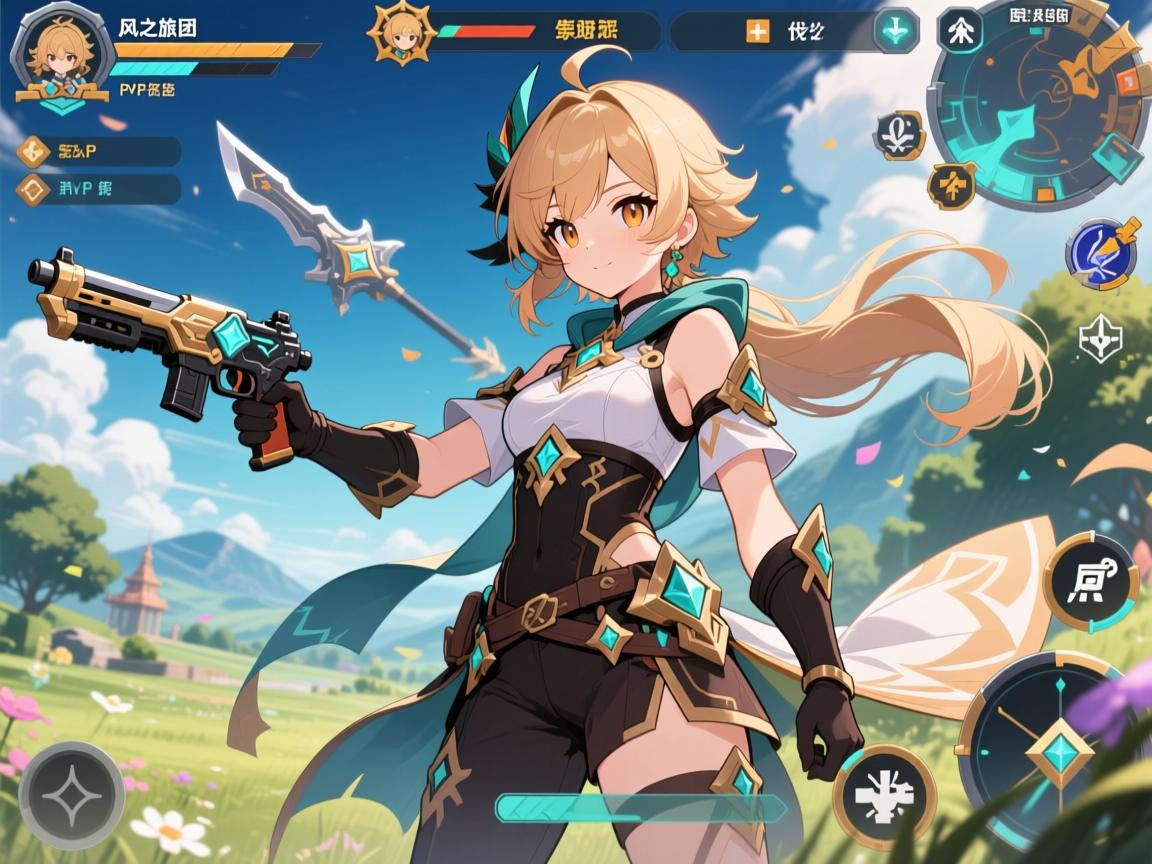Select the first gold diamond quest entry

[x=34, y=152]
